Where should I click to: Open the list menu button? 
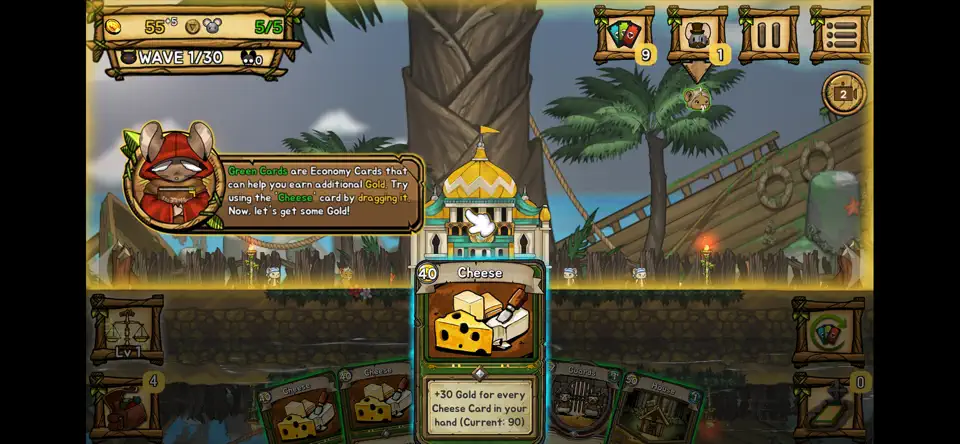click(840, 36)
